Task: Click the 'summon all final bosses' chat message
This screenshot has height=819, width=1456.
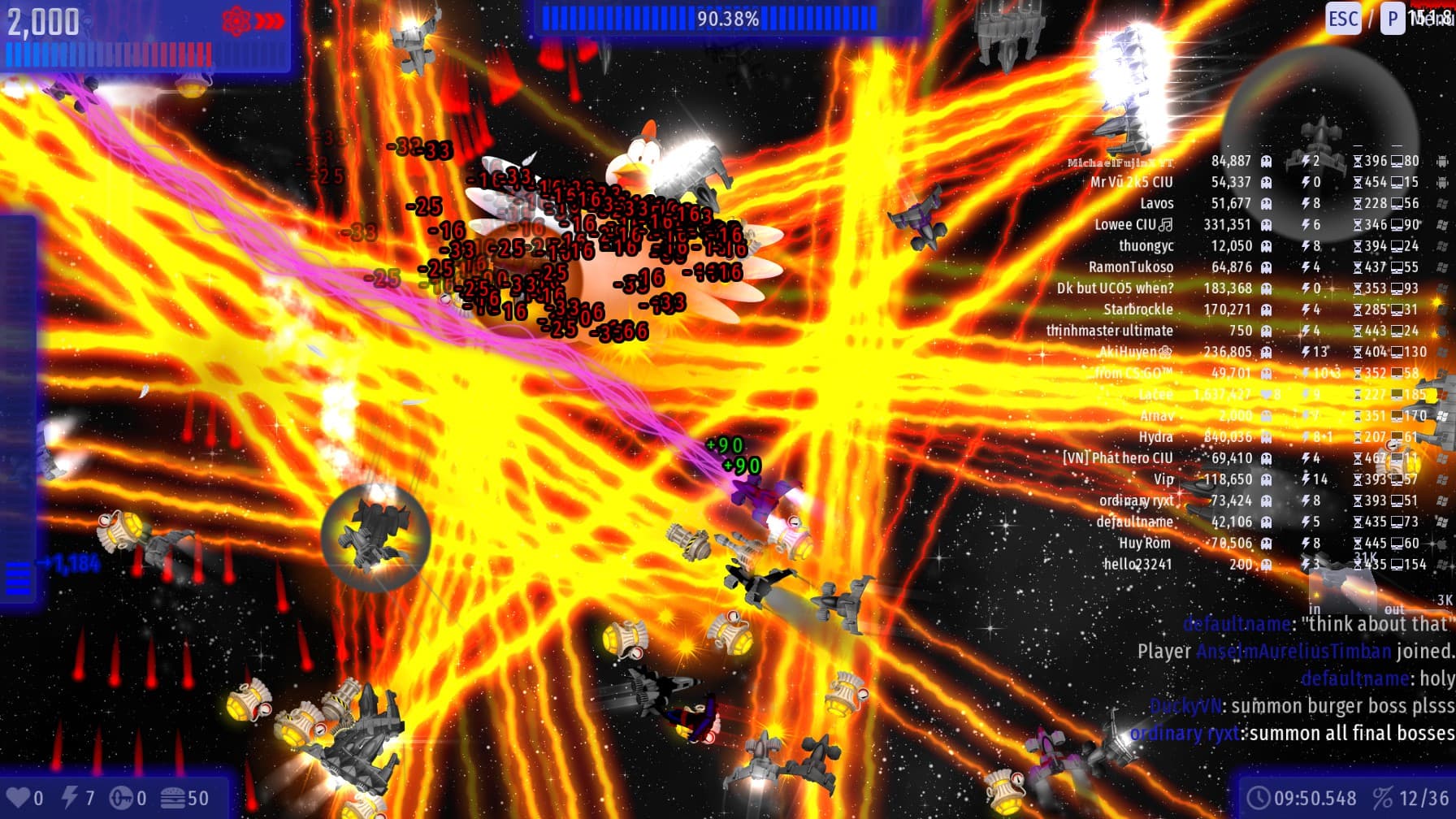Action: 1351,734
